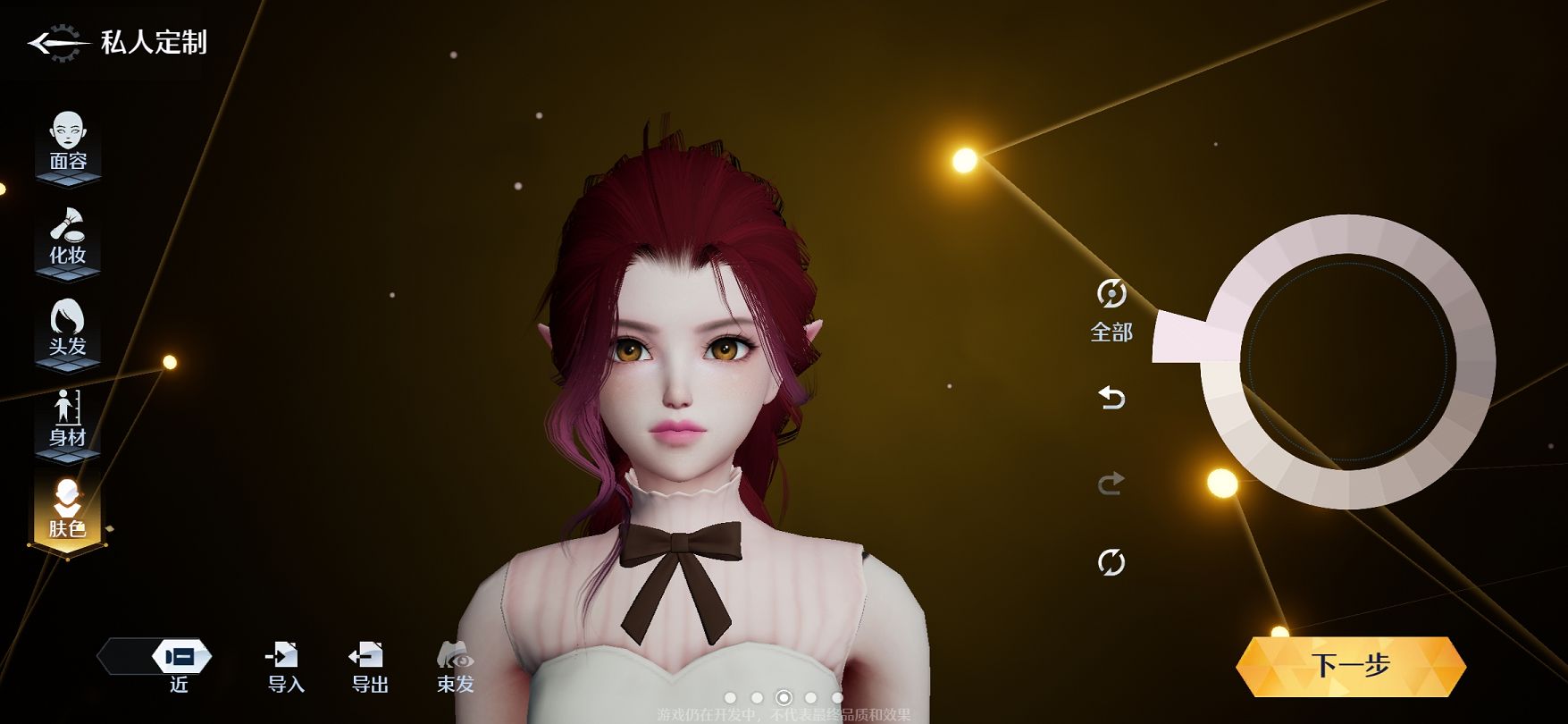Undo the last change with the back arrow

point(1111,397)
